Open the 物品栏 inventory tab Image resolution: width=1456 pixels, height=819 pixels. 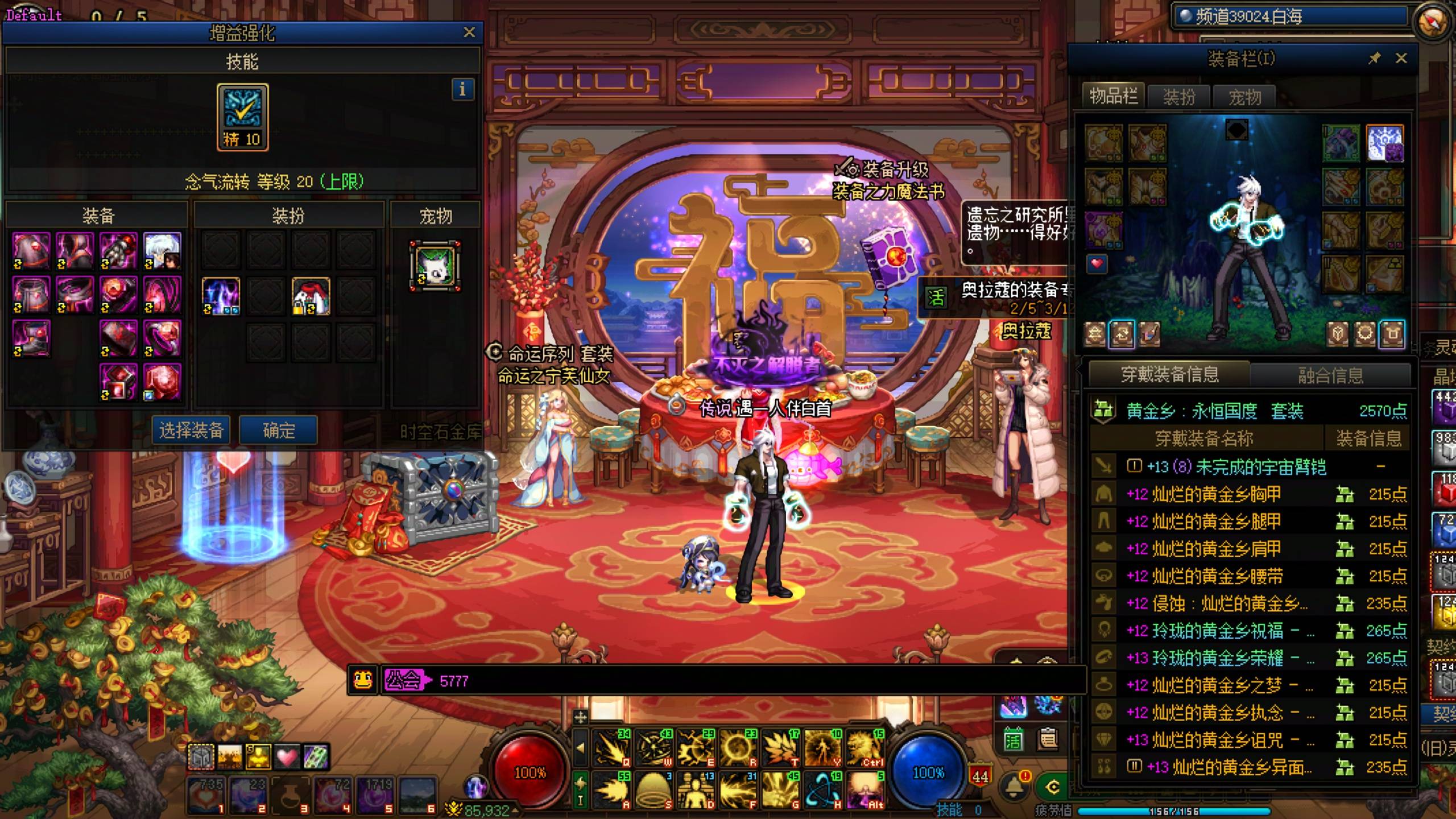(x=1113, y=96)
